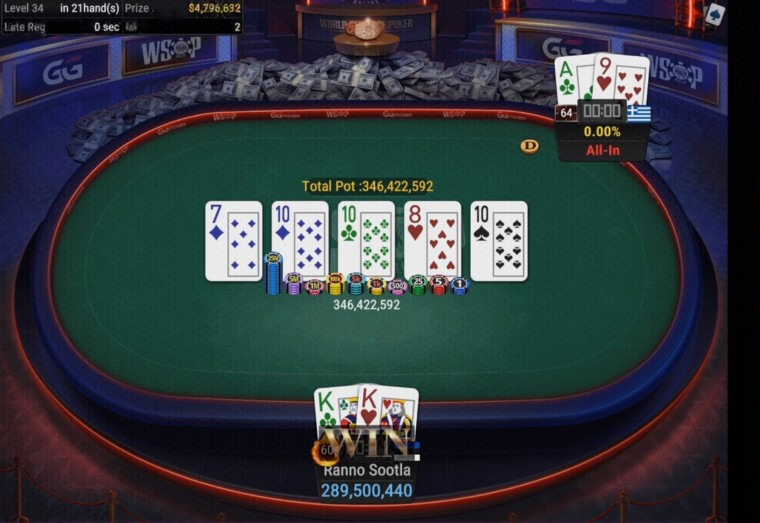This screenshot has width=760, height=523.
Task: Click the opponent's ace of clubs hole card
Action: click(569, 78)
